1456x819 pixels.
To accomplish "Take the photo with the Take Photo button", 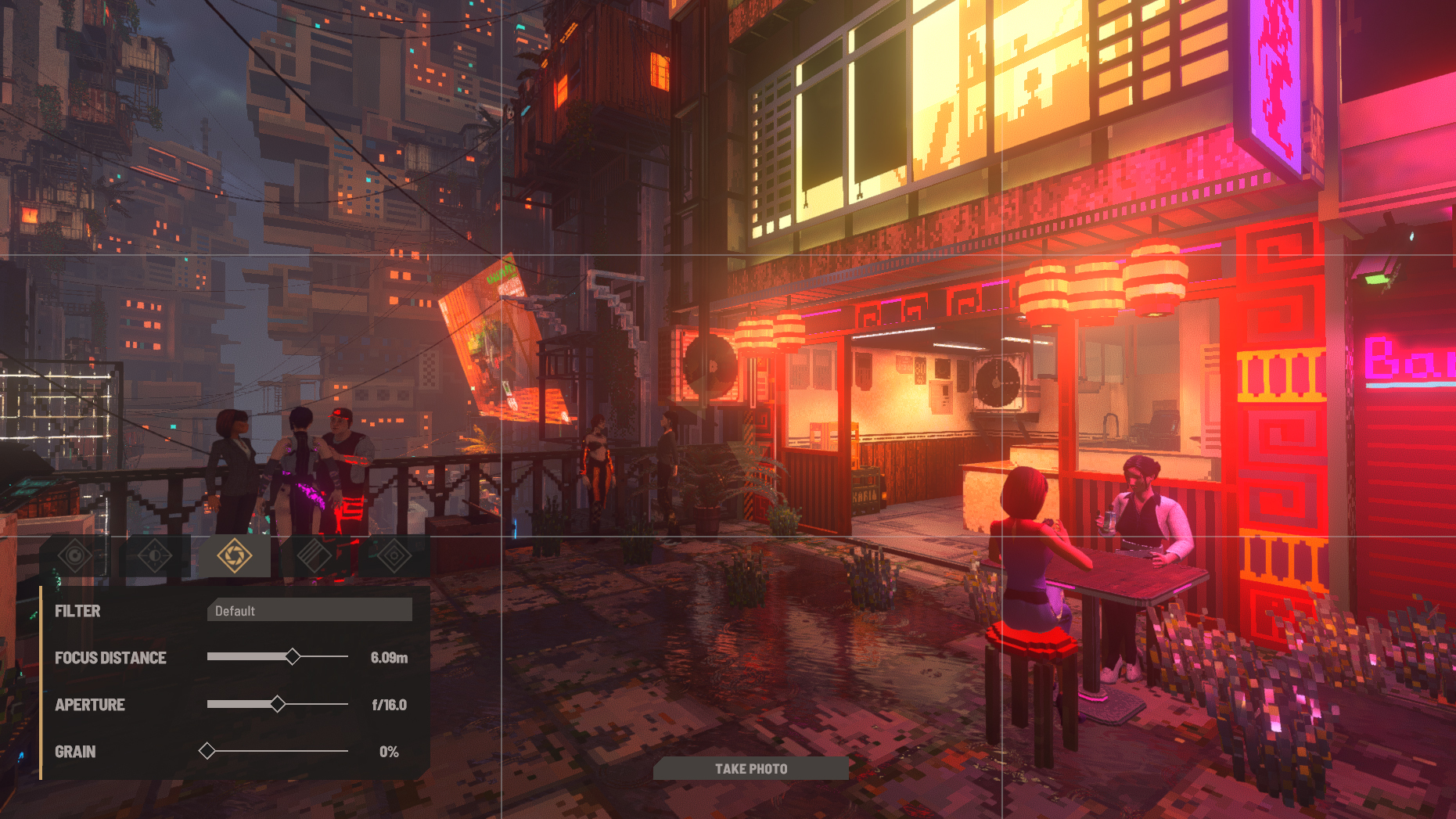I will tap(751, 769).
